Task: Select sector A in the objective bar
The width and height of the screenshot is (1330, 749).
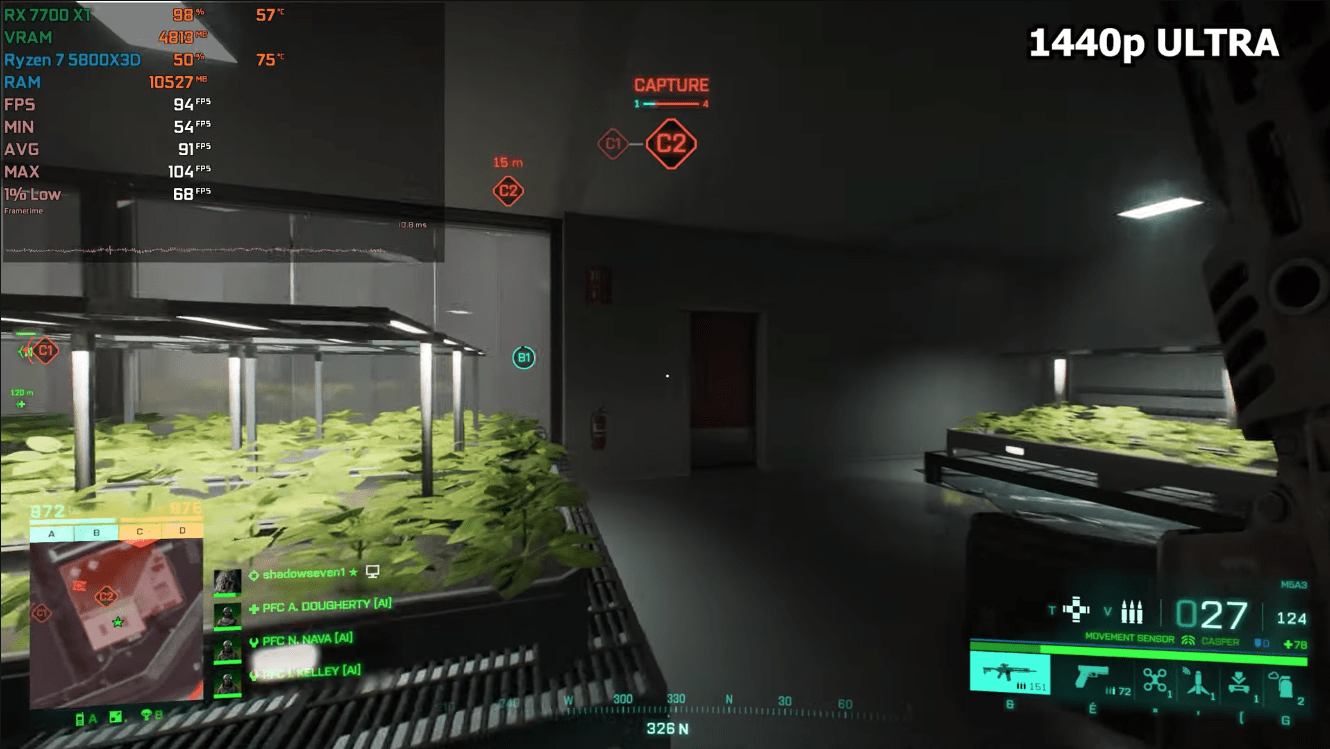Action: (52, 533)
